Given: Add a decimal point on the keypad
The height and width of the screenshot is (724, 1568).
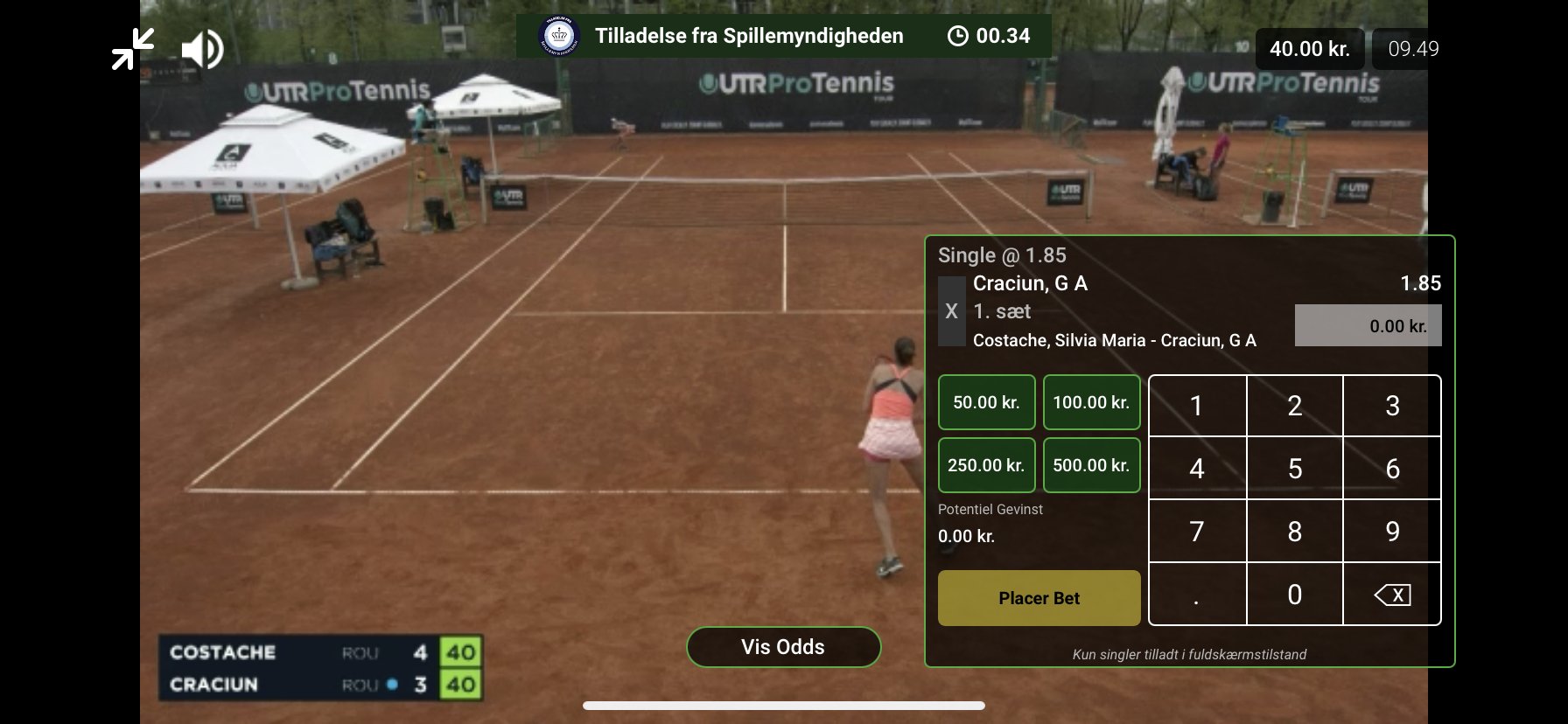Looking at the screenshot, I should 1197,595.
